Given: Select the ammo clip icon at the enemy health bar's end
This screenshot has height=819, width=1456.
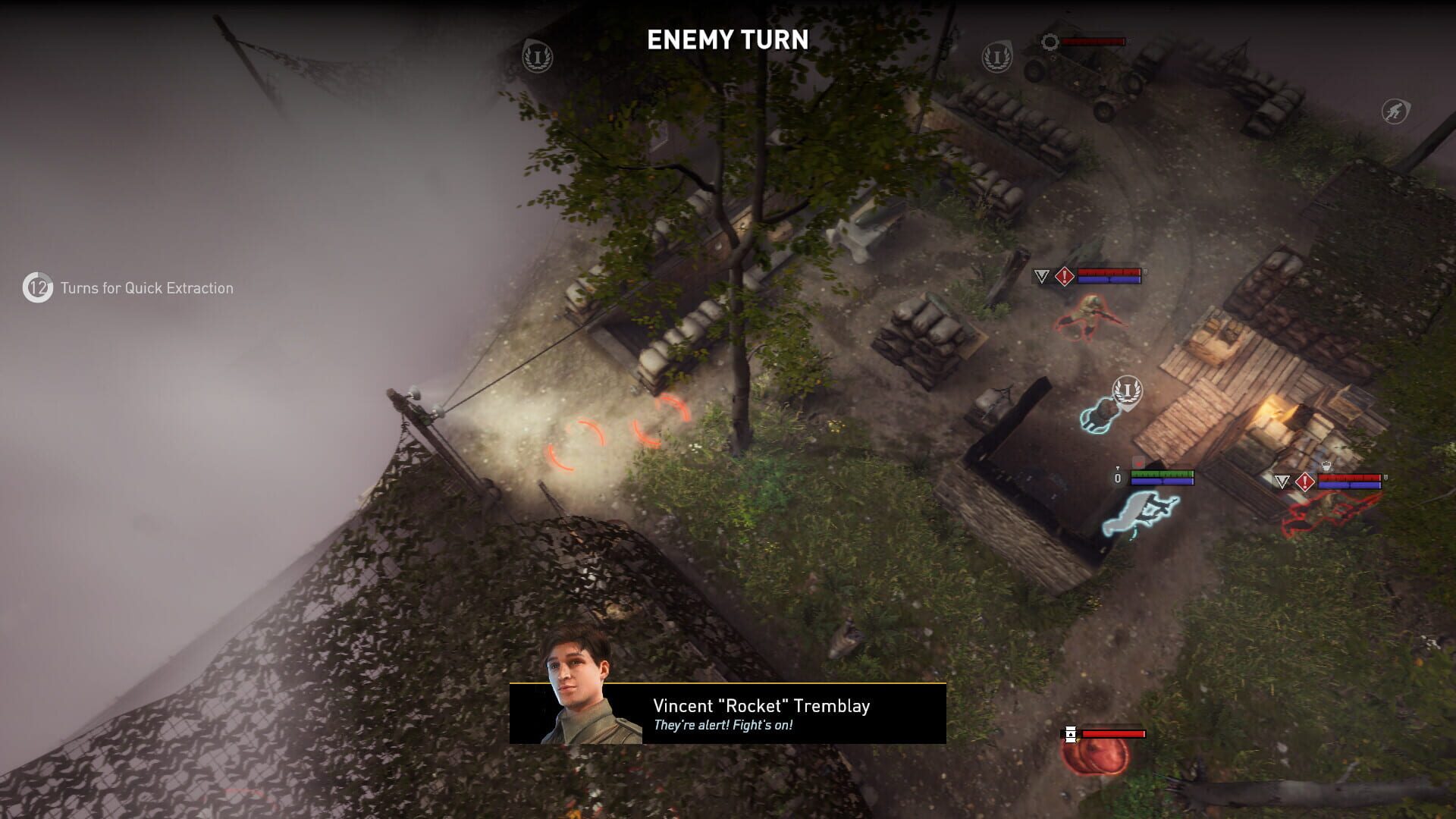Looking at the screenshot, I should [x=1145, y=271].
